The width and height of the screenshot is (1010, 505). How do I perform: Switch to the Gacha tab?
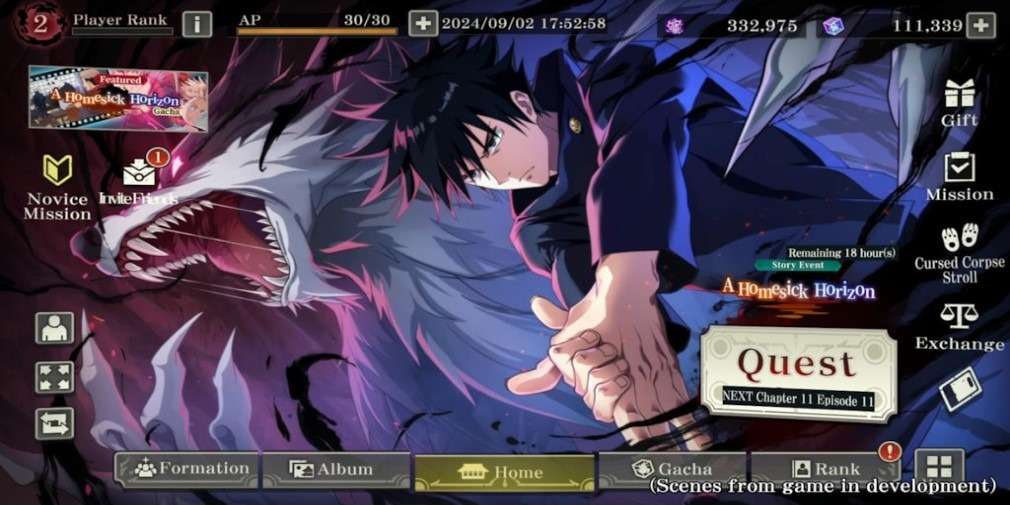[671, 469]
